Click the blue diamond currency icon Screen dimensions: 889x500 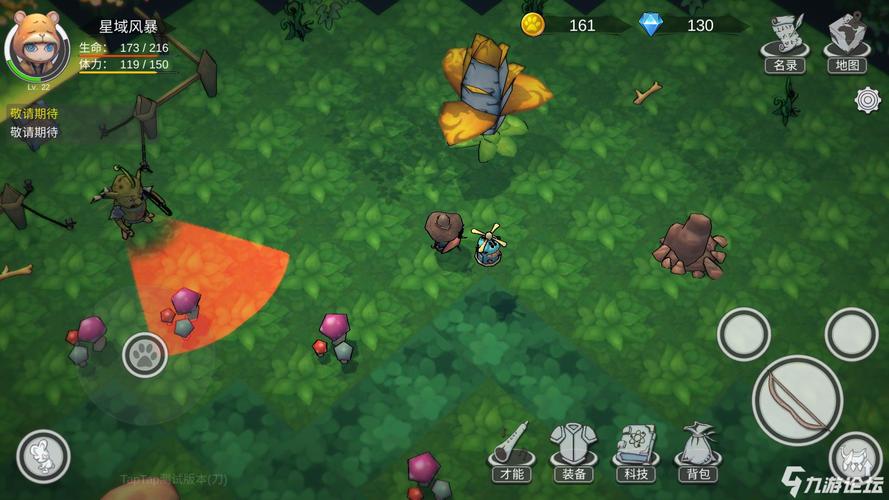[651, 25]
